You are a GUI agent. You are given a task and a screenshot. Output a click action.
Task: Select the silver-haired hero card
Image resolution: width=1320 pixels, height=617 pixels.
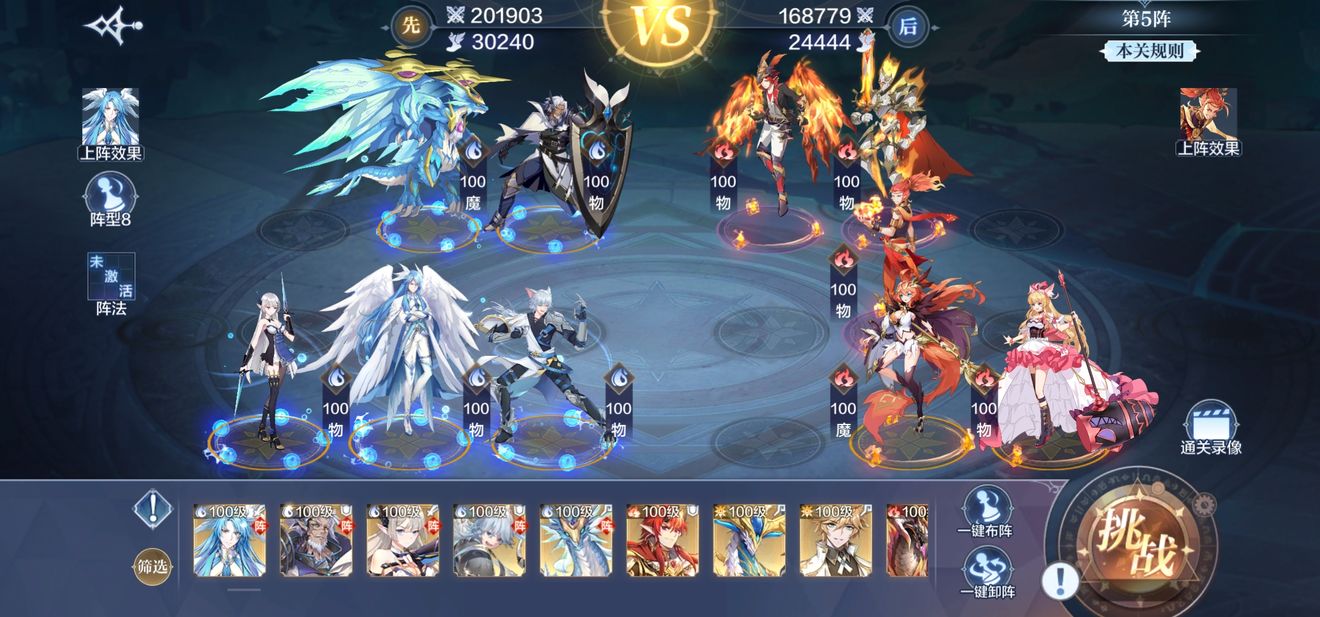[x=489, y=540]
